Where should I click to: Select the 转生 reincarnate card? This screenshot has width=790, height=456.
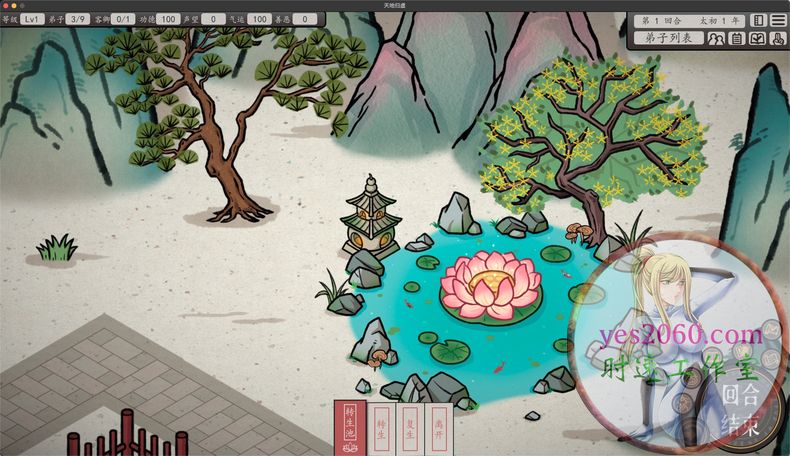coord(381,428)
